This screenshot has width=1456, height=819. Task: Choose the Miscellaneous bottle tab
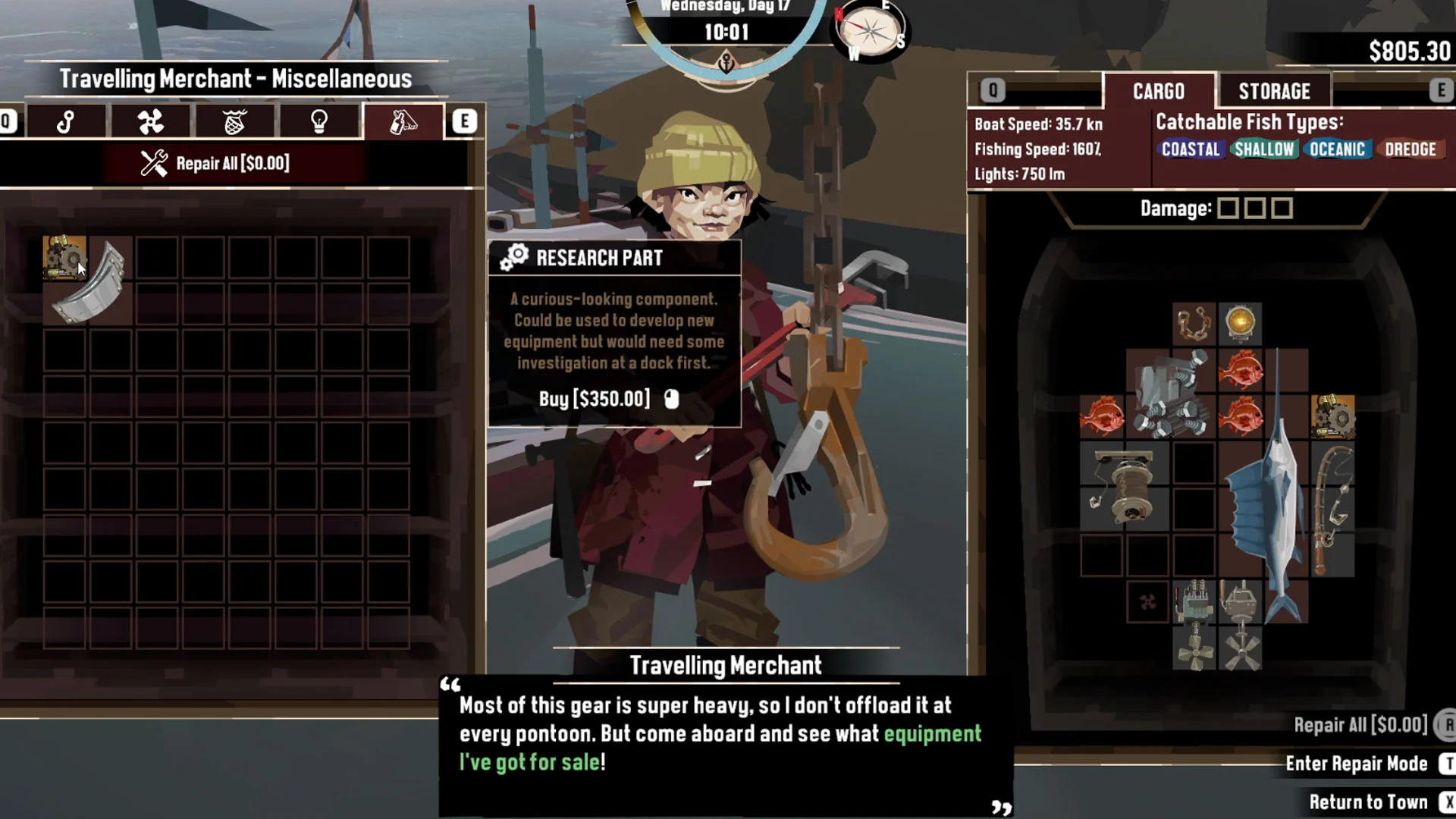[x=403, y=122]
